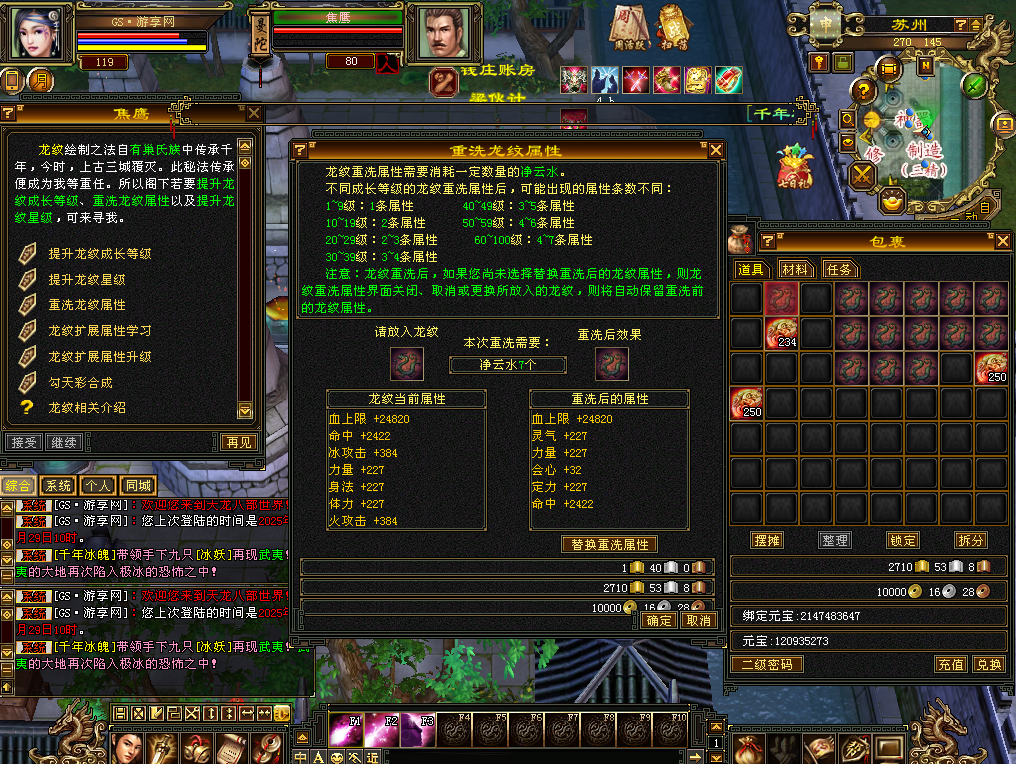Viewport: 1016px width, 764px height.
Task: Select the 提升龙纹成长等级 dialogue option
Action: [100, 254]
